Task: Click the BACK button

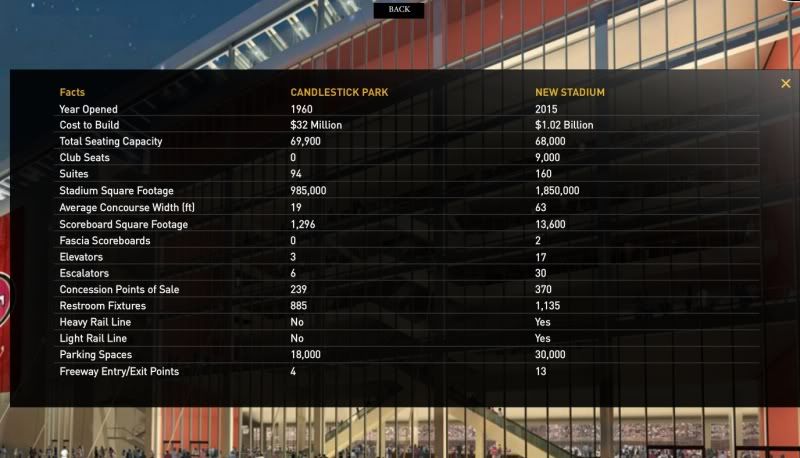Action: point(399,9)
